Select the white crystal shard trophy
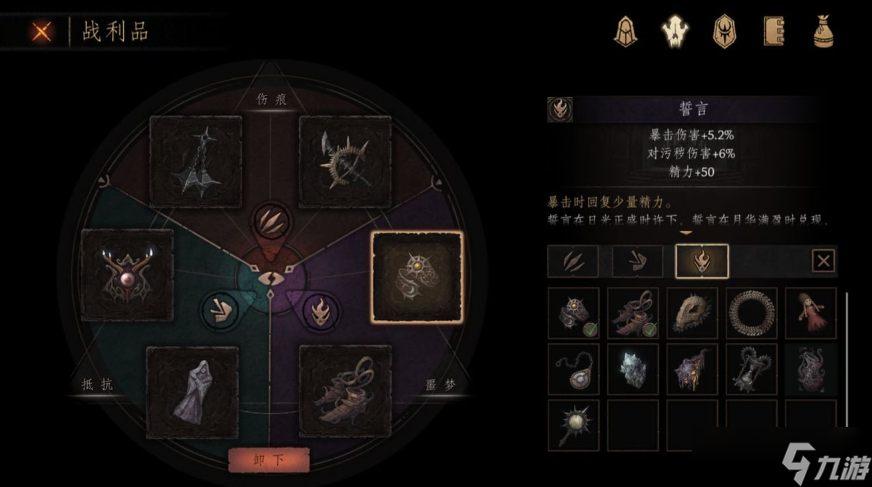Viewport: 872px width, 487px height. pos(633,369)
